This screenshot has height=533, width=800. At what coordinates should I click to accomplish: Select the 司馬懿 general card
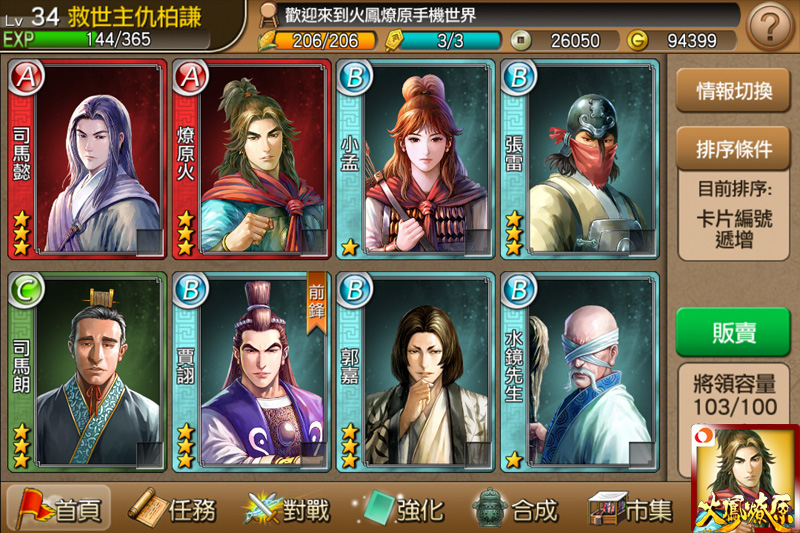(x=87, y=160)
